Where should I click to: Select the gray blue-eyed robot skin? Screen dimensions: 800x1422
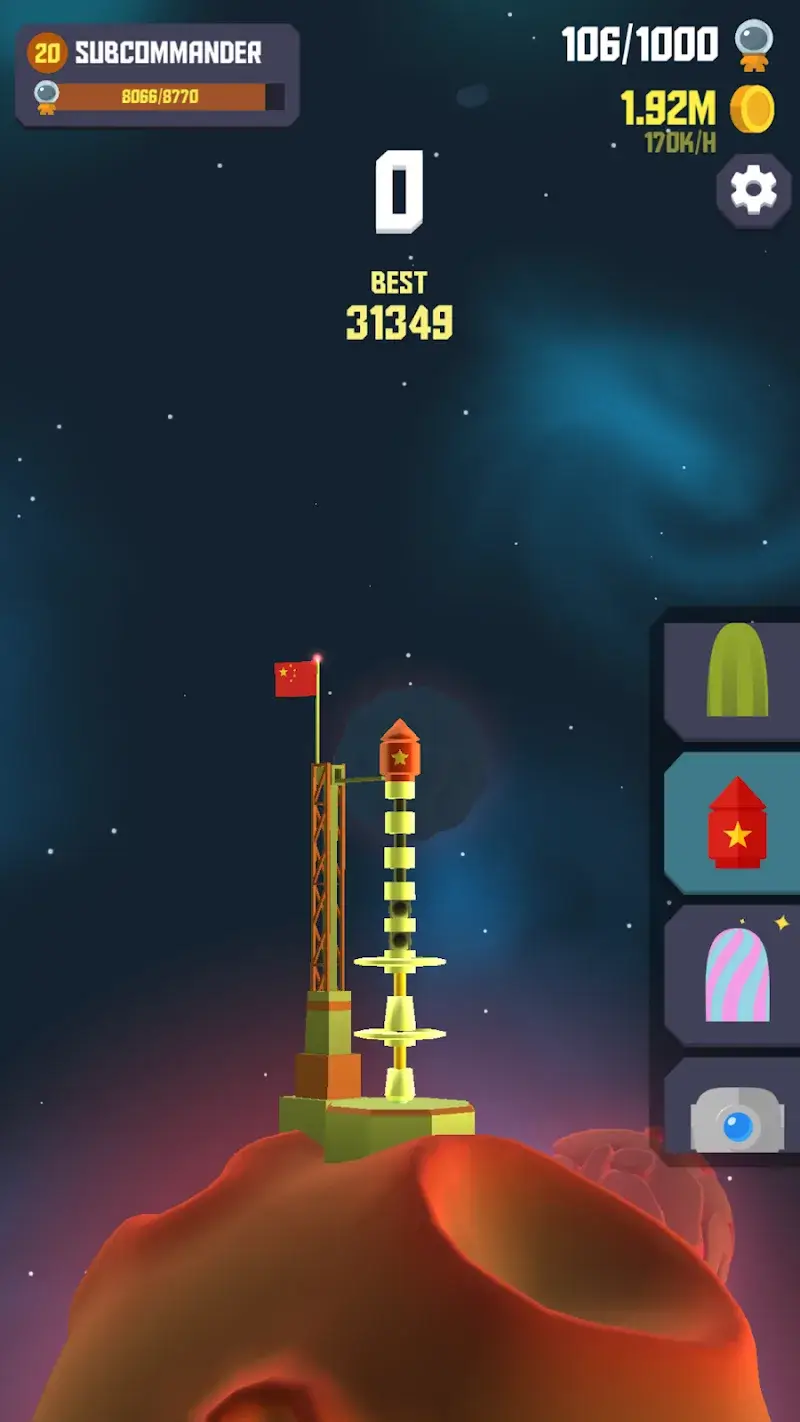point(736,1118)
